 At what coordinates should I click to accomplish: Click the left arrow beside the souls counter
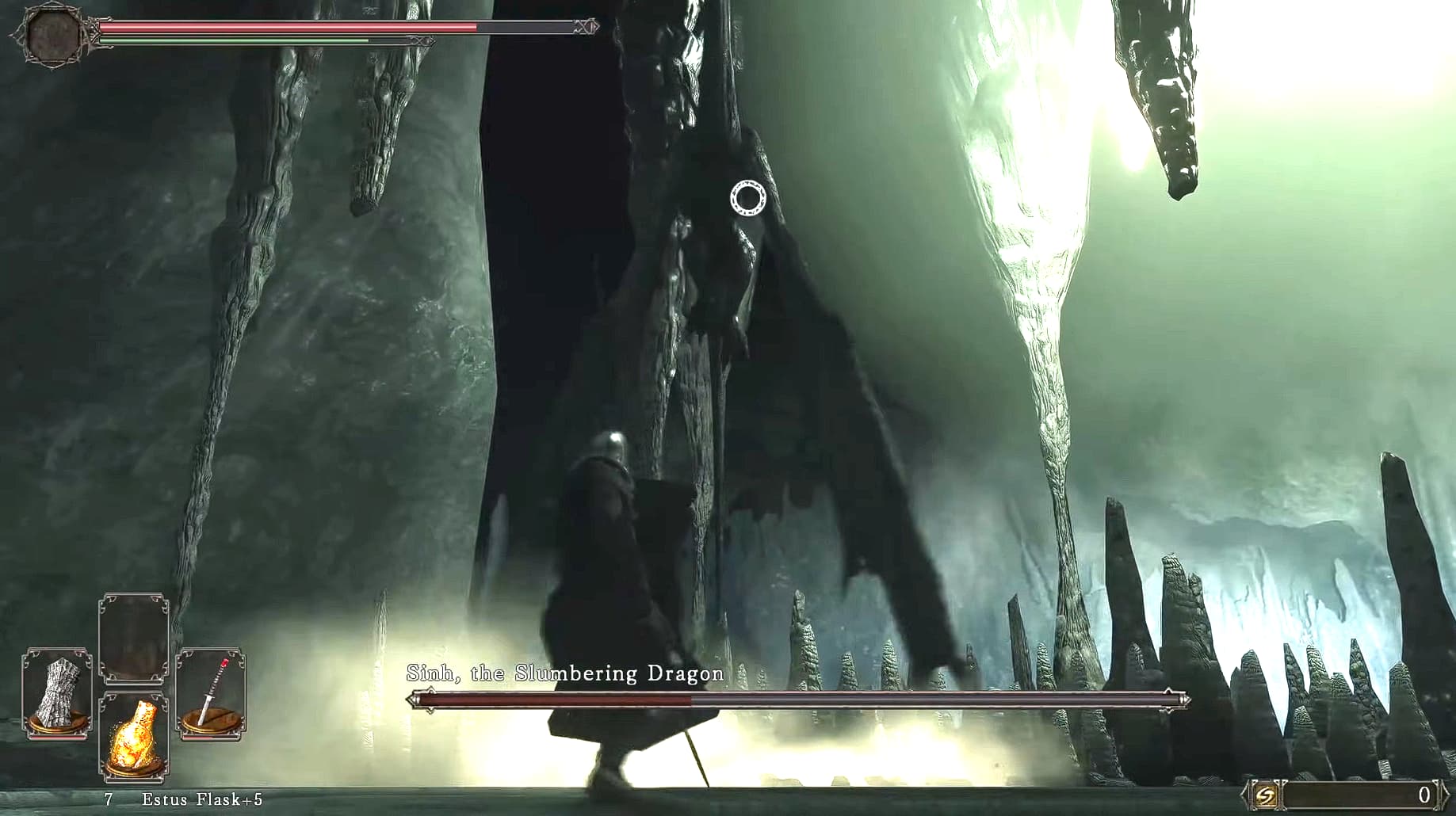click(x=1243, y=795)
